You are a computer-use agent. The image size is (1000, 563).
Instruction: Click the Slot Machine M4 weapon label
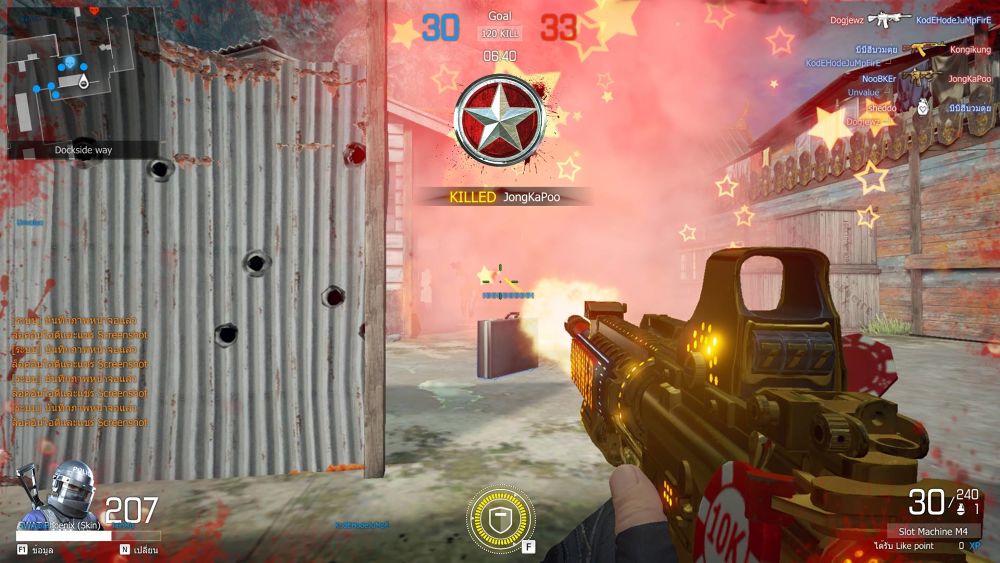pos(932,530)
